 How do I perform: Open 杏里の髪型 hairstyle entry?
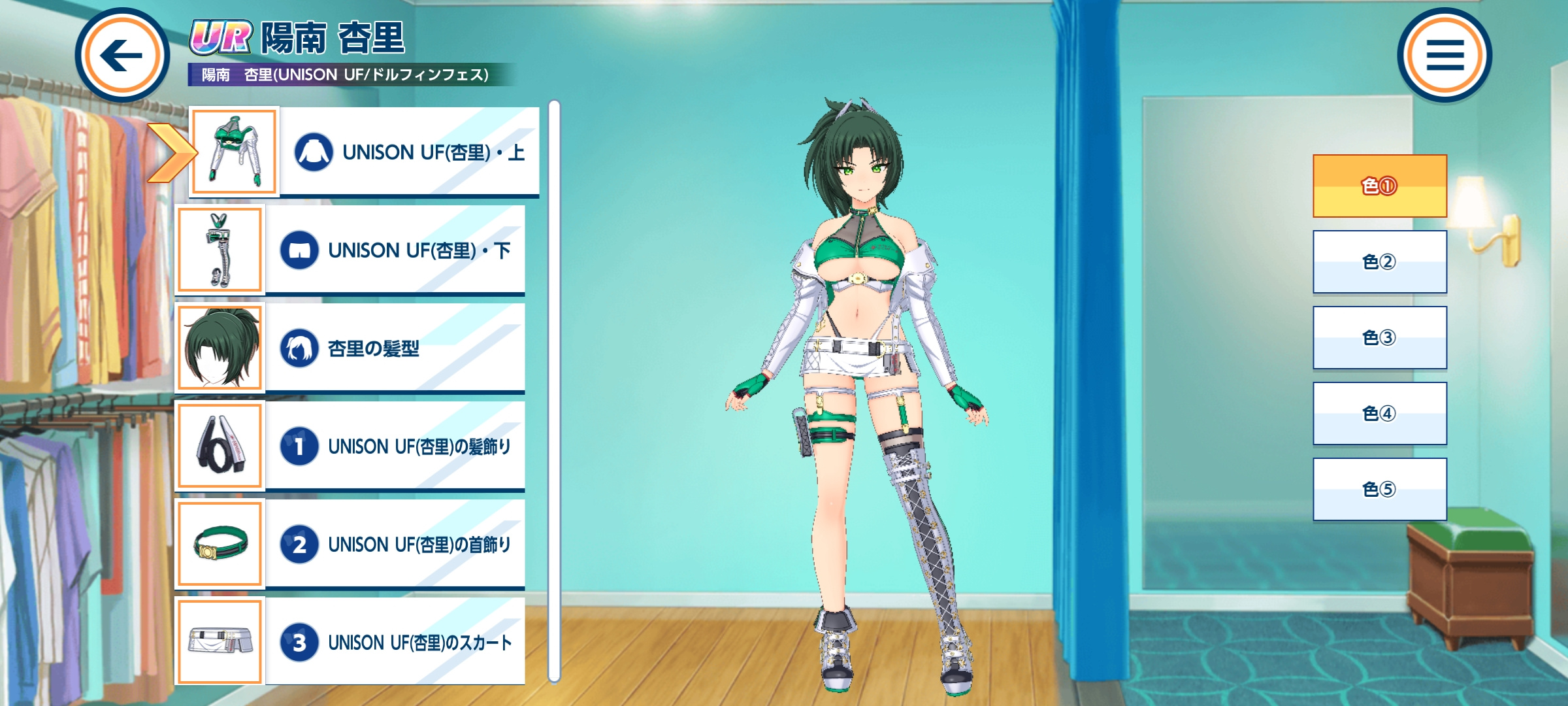(395, 348)
